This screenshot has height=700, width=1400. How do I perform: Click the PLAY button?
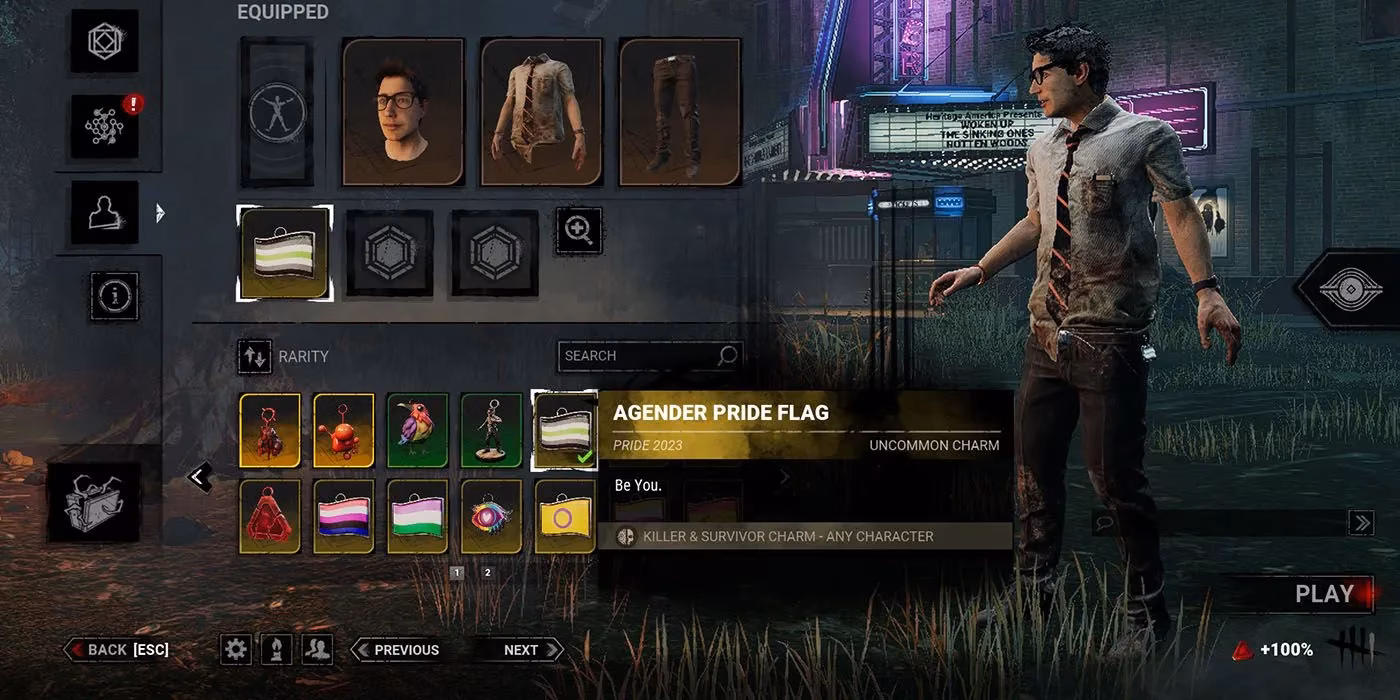click(x=1323, y=594)
